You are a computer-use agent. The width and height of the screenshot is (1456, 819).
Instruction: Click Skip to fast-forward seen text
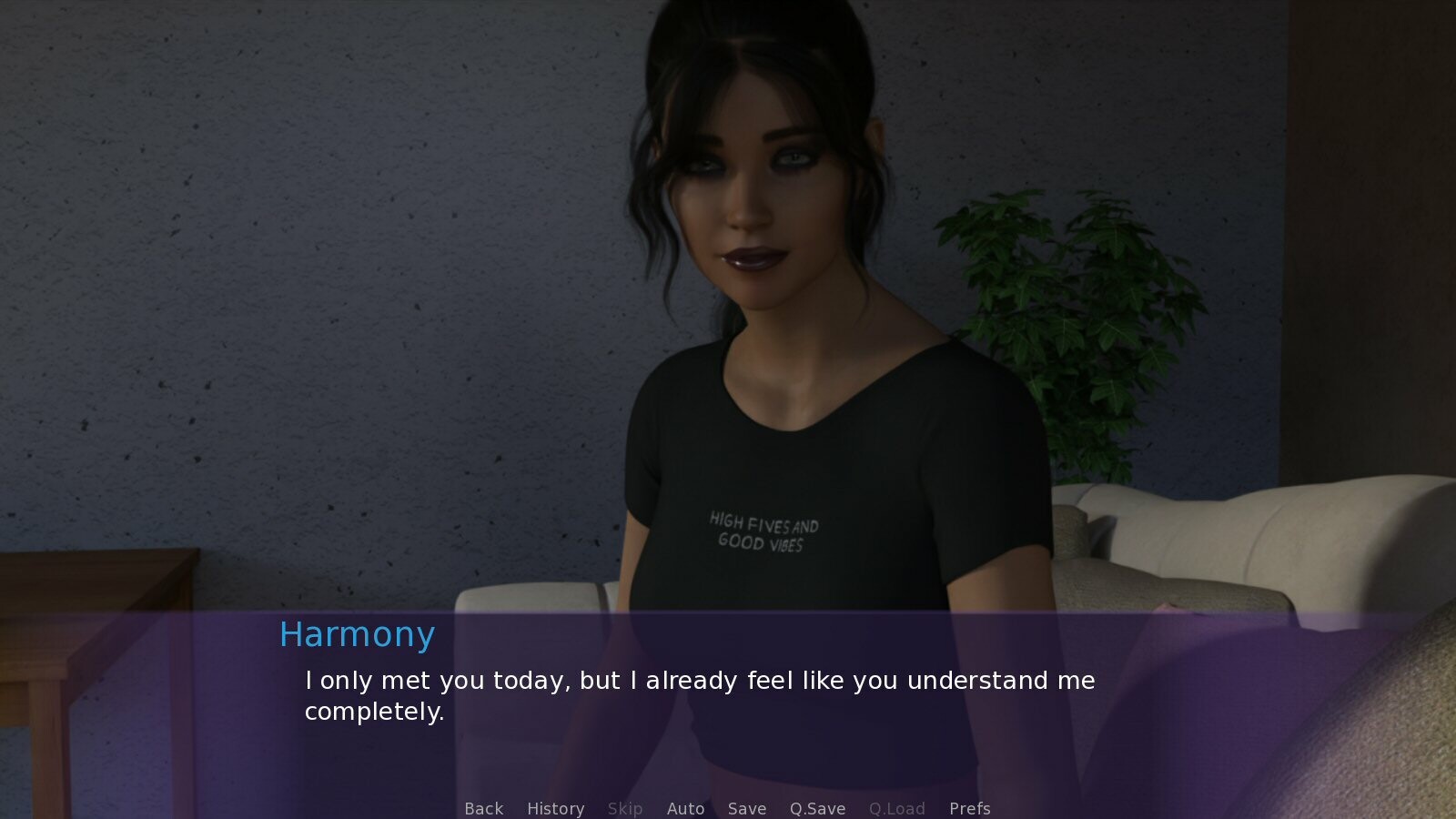pyautogui.click(x=624, y=808)
